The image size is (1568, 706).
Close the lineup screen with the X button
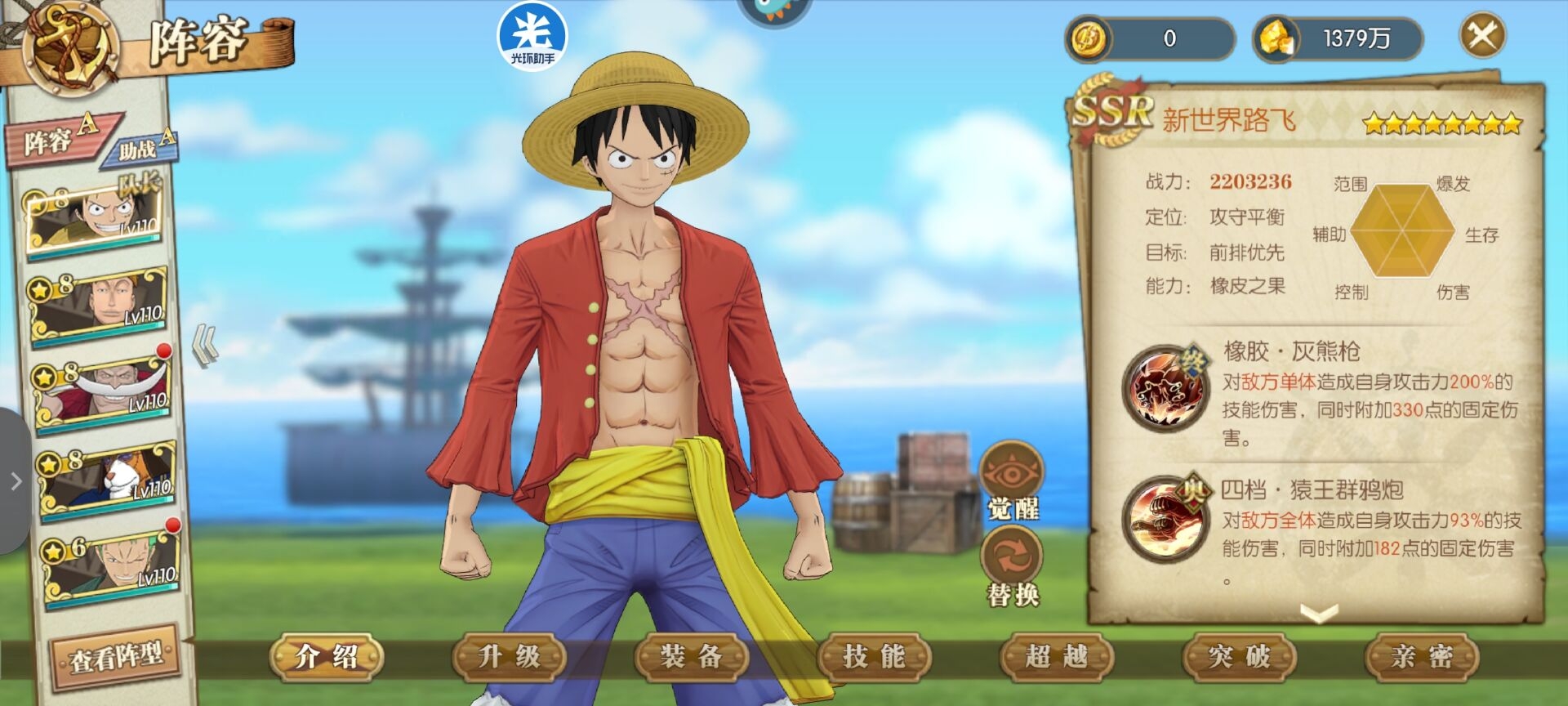click(1481, 36)
